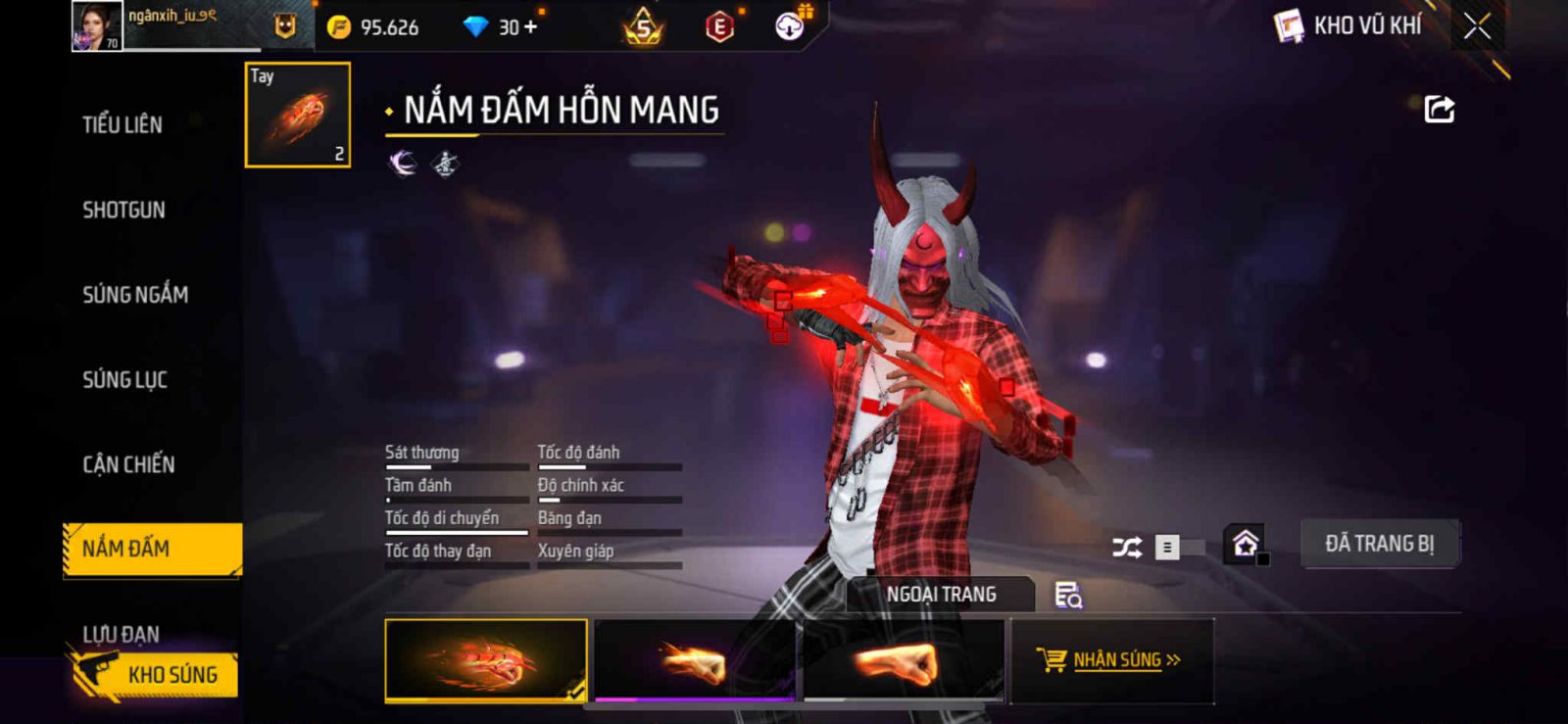1568x724 pixels.
Task: Close the weapon vault screen
Action: point(1477,26)
